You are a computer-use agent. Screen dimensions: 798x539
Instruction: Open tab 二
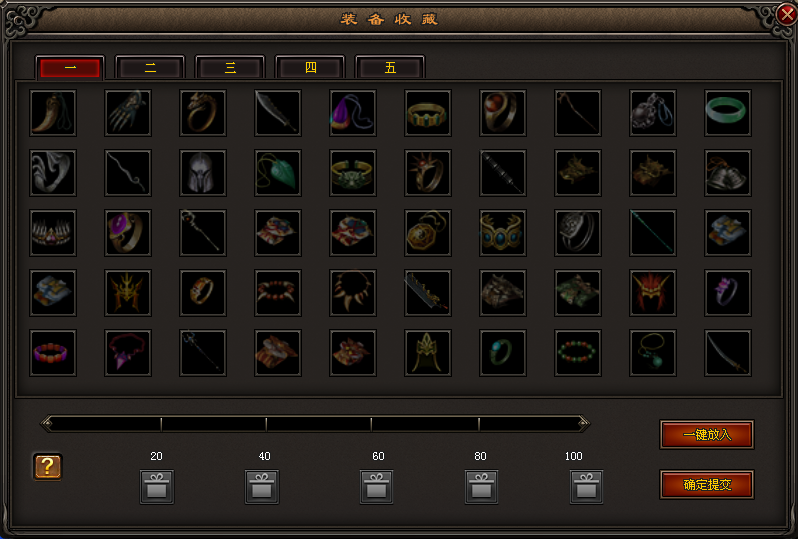[x=150, y=68]
